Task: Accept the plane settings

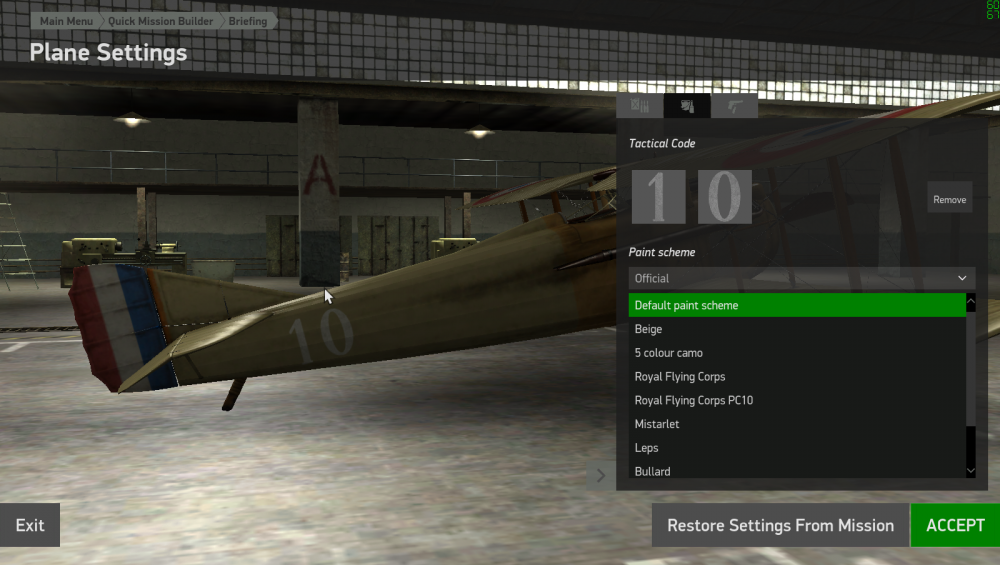Action: (x=955, y=525)
